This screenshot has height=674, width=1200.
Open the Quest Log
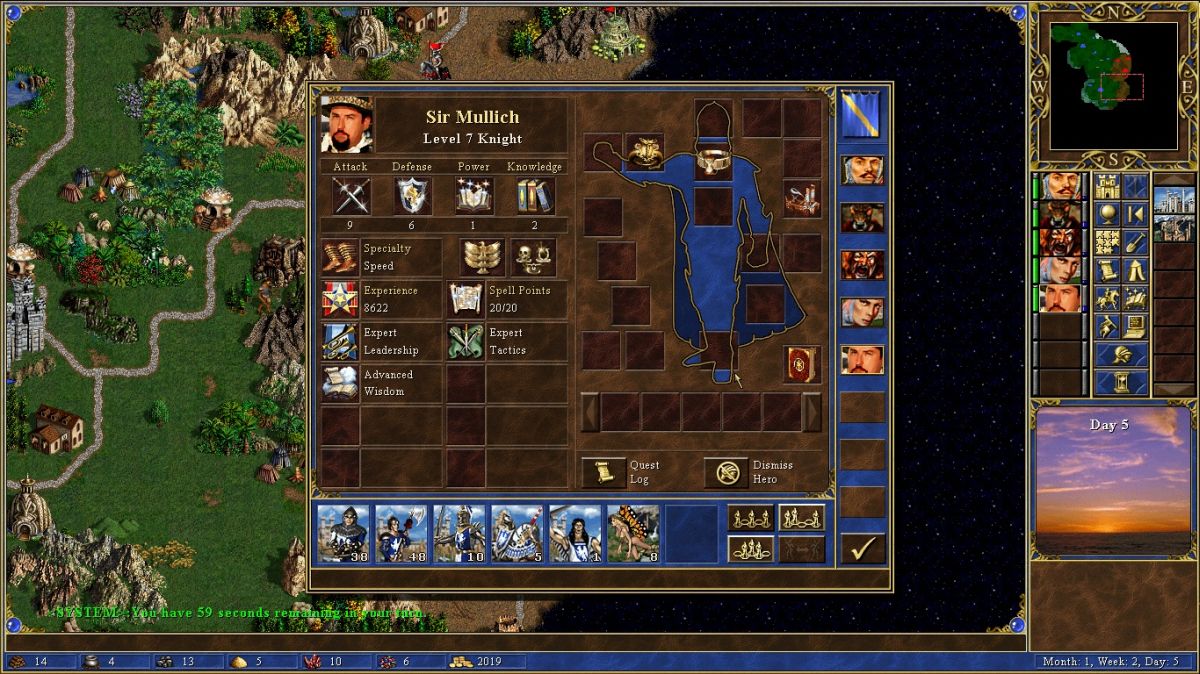point(604,472)
